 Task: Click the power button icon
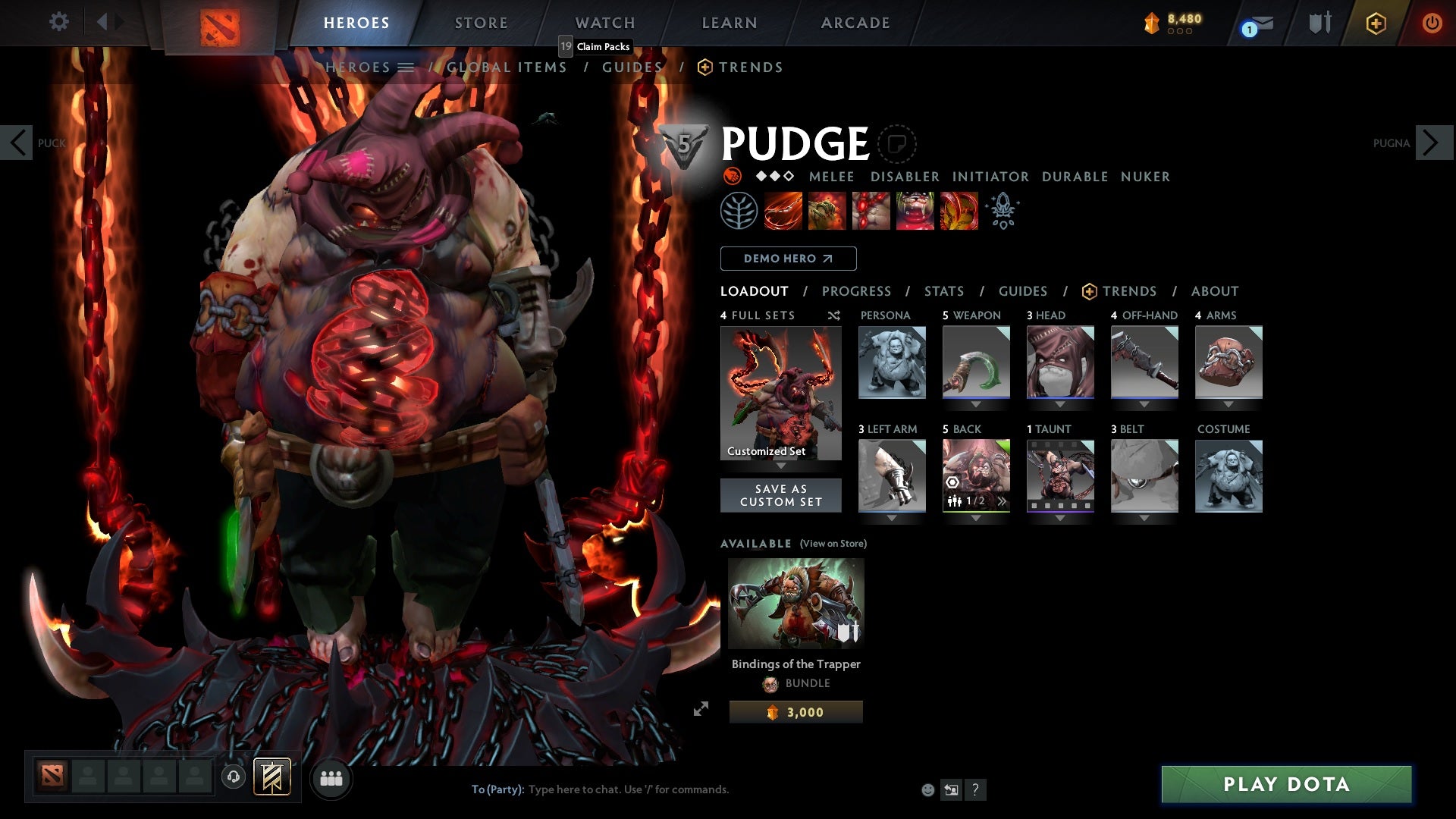pos(1432,23)
